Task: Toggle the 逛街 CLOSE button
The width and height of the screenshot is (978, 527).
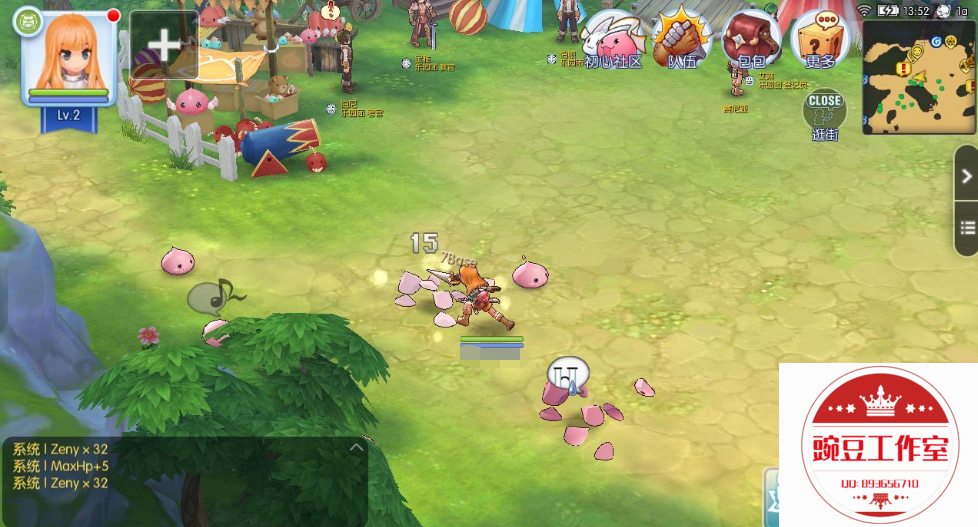Action: (x=824, y=111)
